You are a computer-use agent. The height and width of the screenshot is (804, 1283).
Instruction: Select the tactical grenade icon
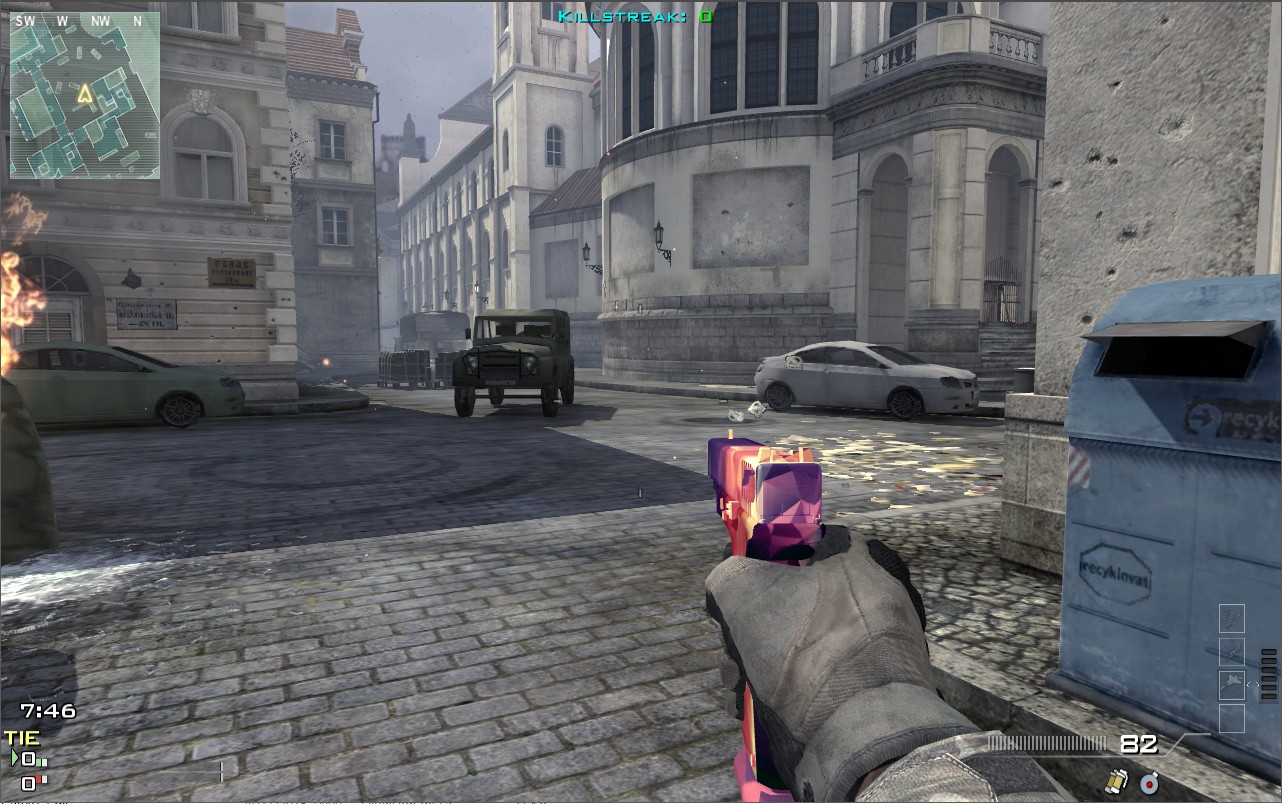pos(1148,784)
